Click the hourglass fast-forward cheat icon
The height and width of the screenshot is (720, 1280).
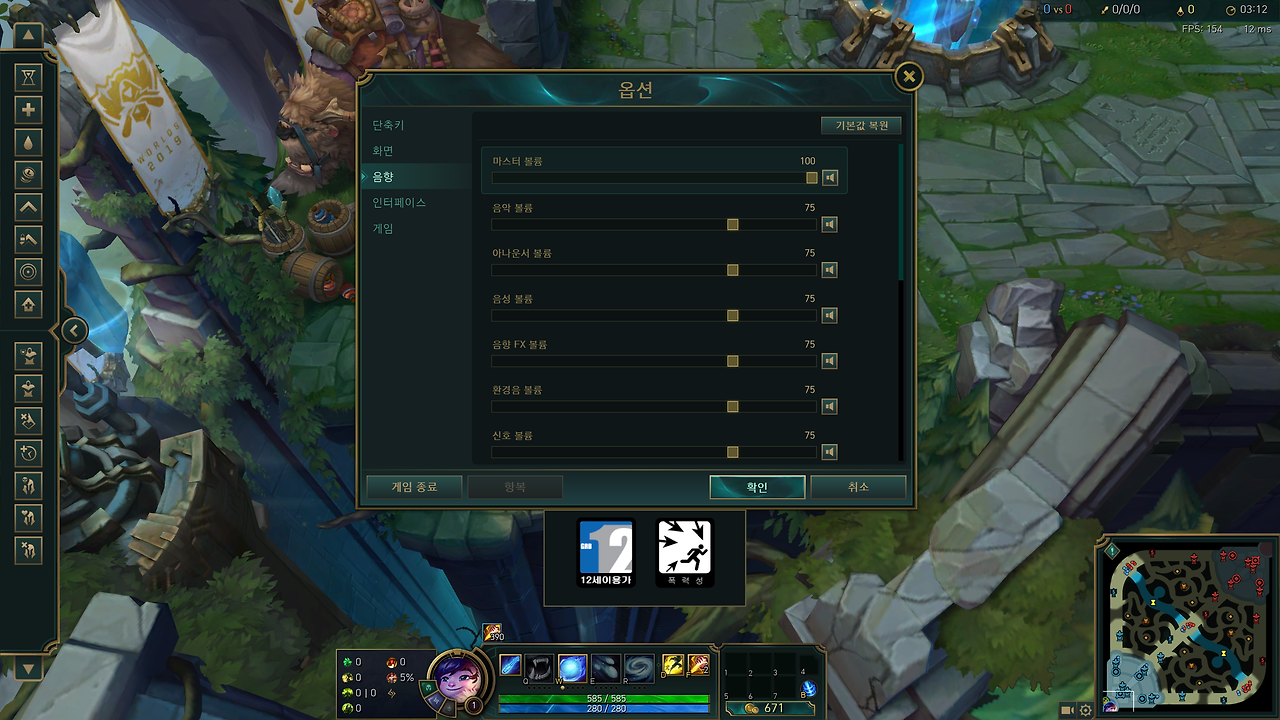pyautogui.click(x=28, y=77)
